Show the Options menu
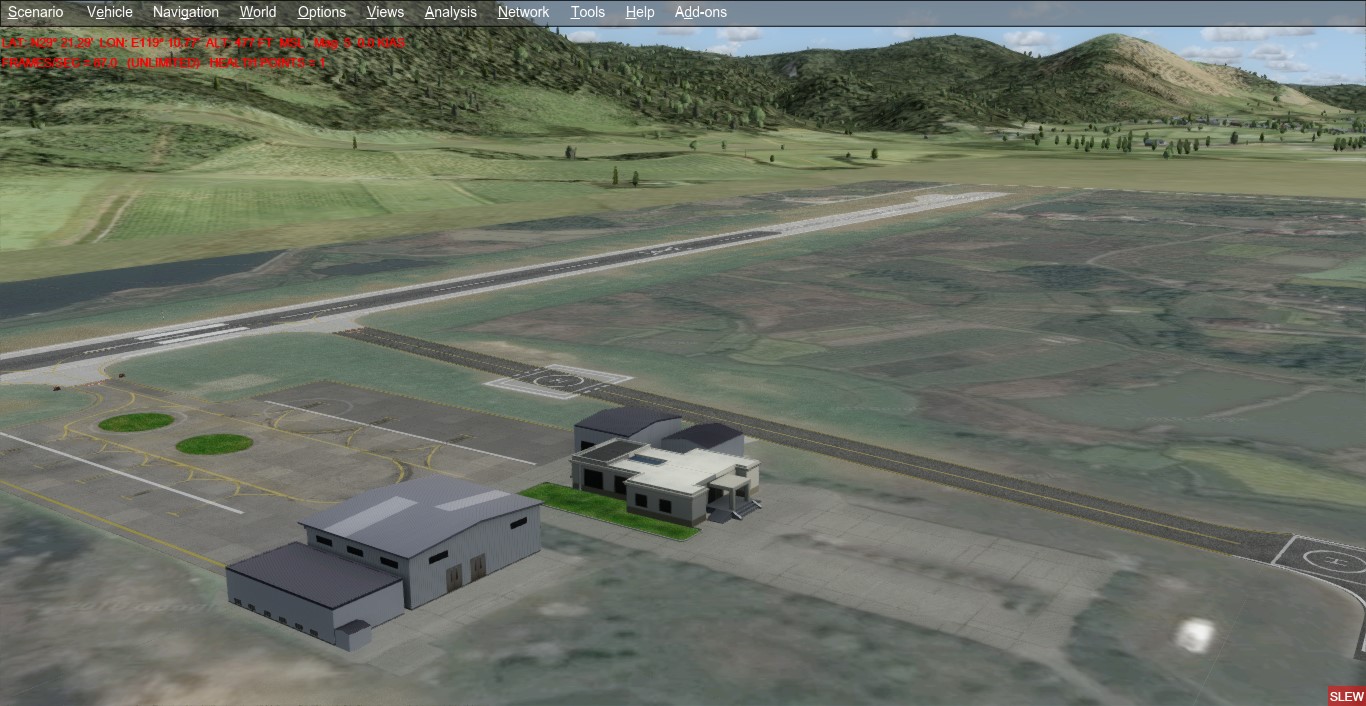1366x706 pixels. tap(322, 12)
